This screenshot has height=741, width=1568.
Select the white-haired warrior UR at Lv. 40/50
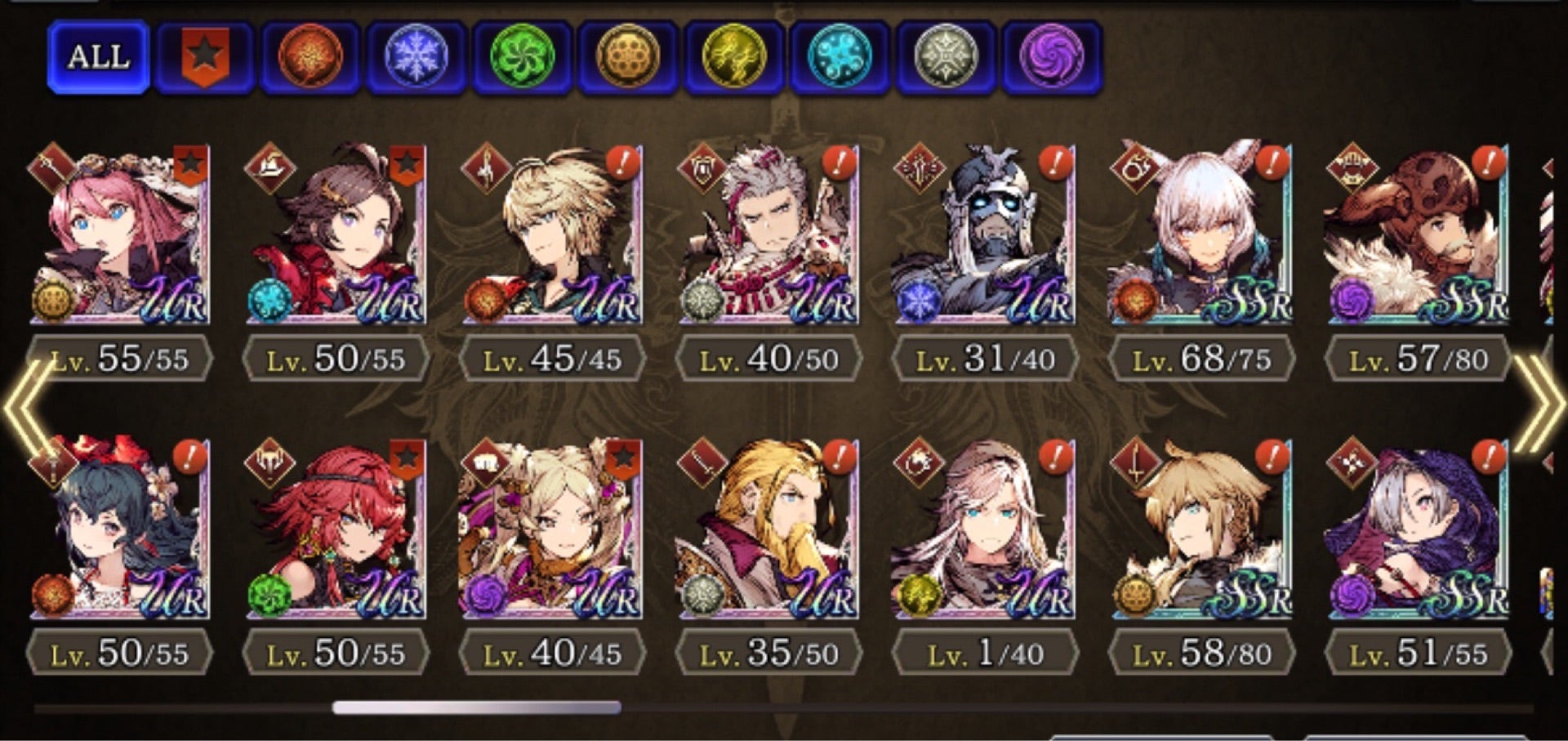click(769, 235)
